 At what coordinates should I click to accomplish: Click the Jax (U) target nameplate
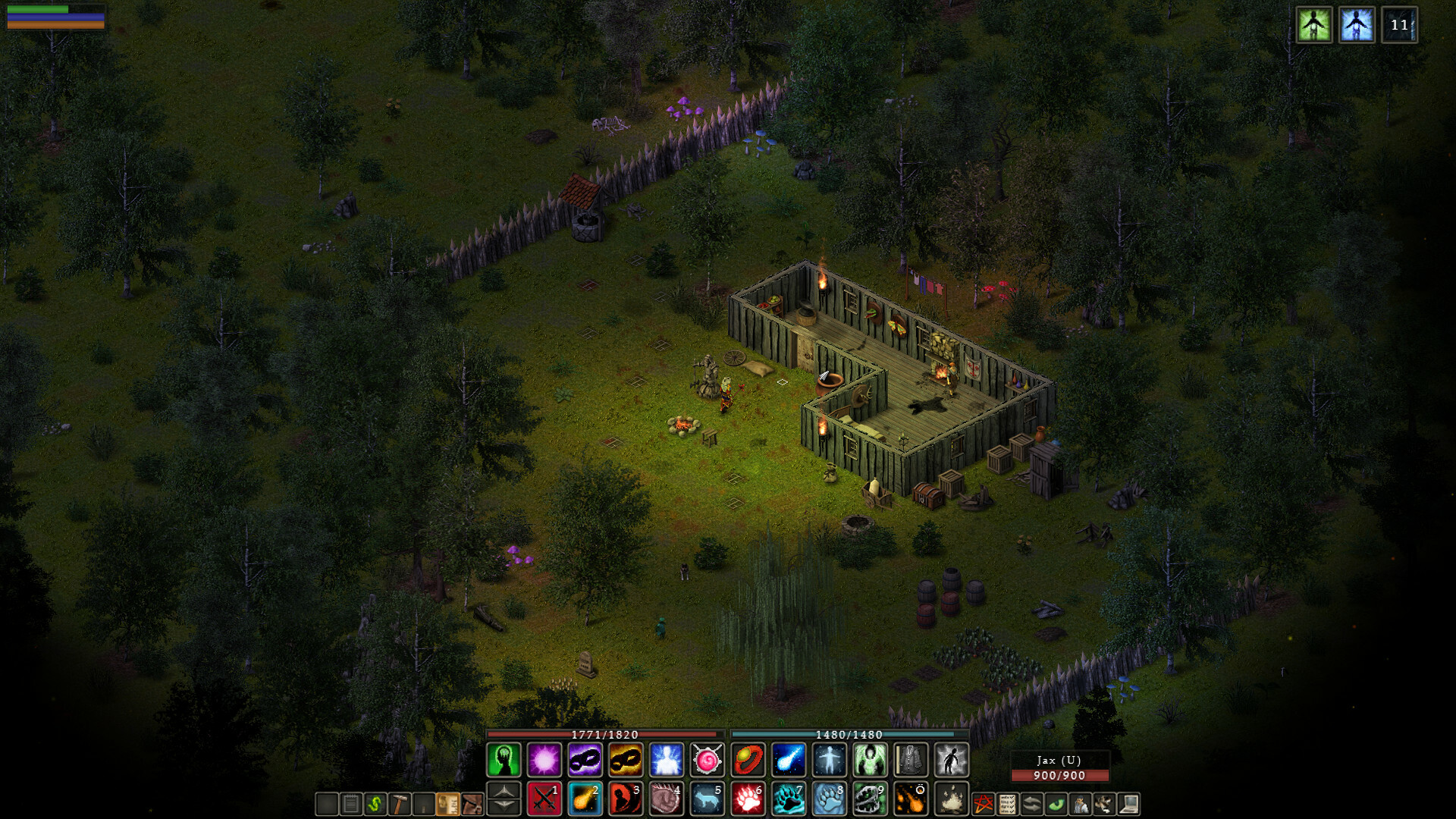pyautogui.click(x=1059, y=758)
